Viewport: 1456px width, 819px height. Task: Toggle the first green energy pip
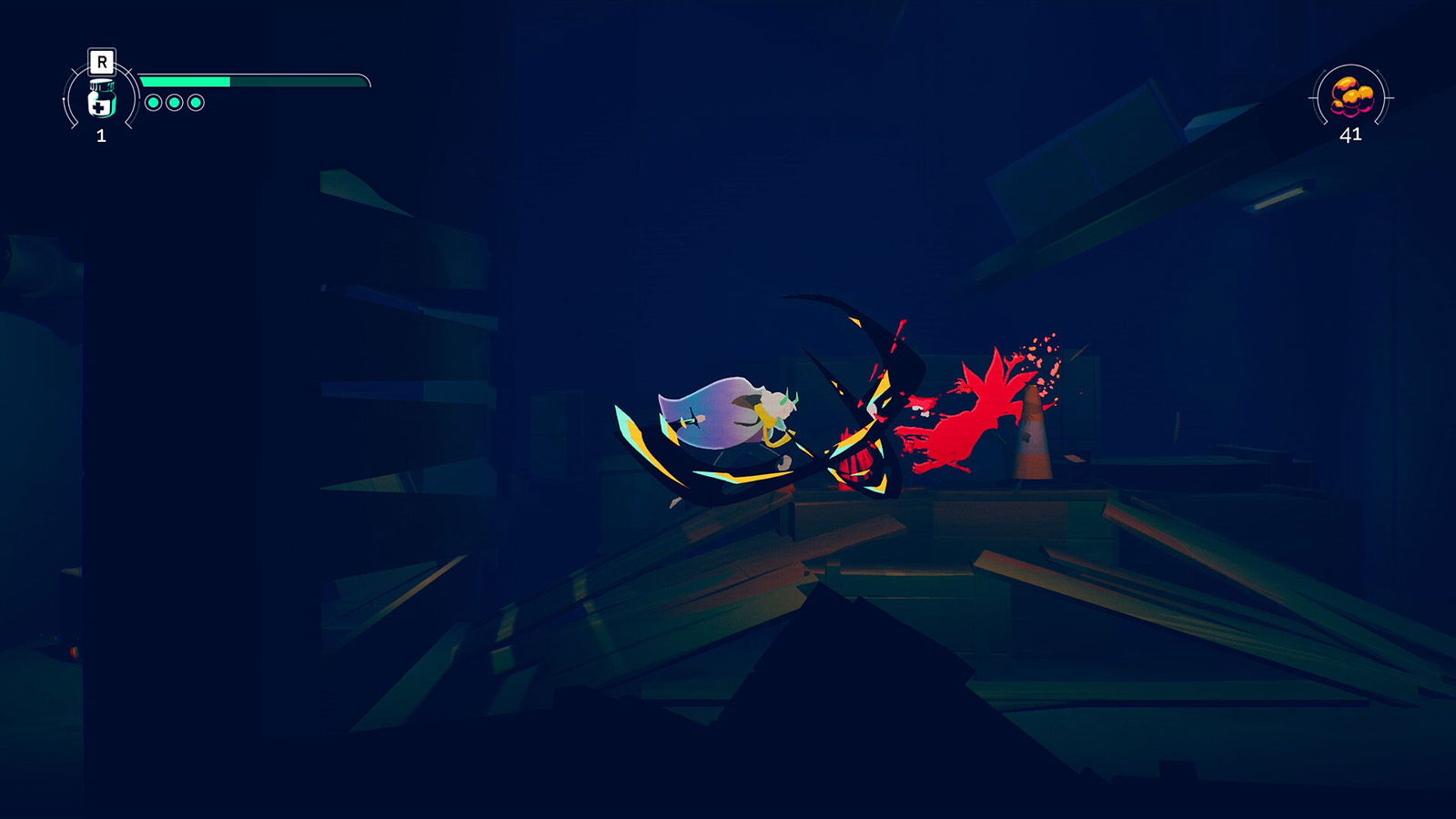click(154, 103)
